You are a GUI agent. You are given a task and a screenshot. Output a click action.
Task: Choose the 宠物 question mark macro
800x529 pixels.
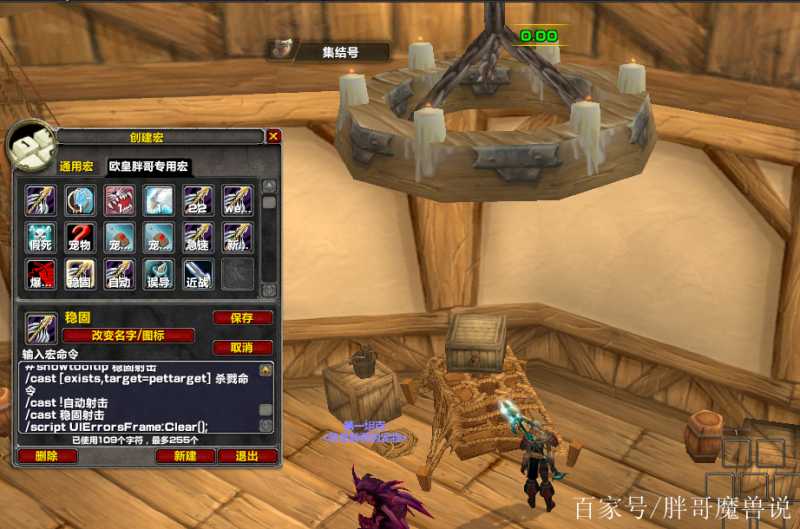[x=80, y=237]
